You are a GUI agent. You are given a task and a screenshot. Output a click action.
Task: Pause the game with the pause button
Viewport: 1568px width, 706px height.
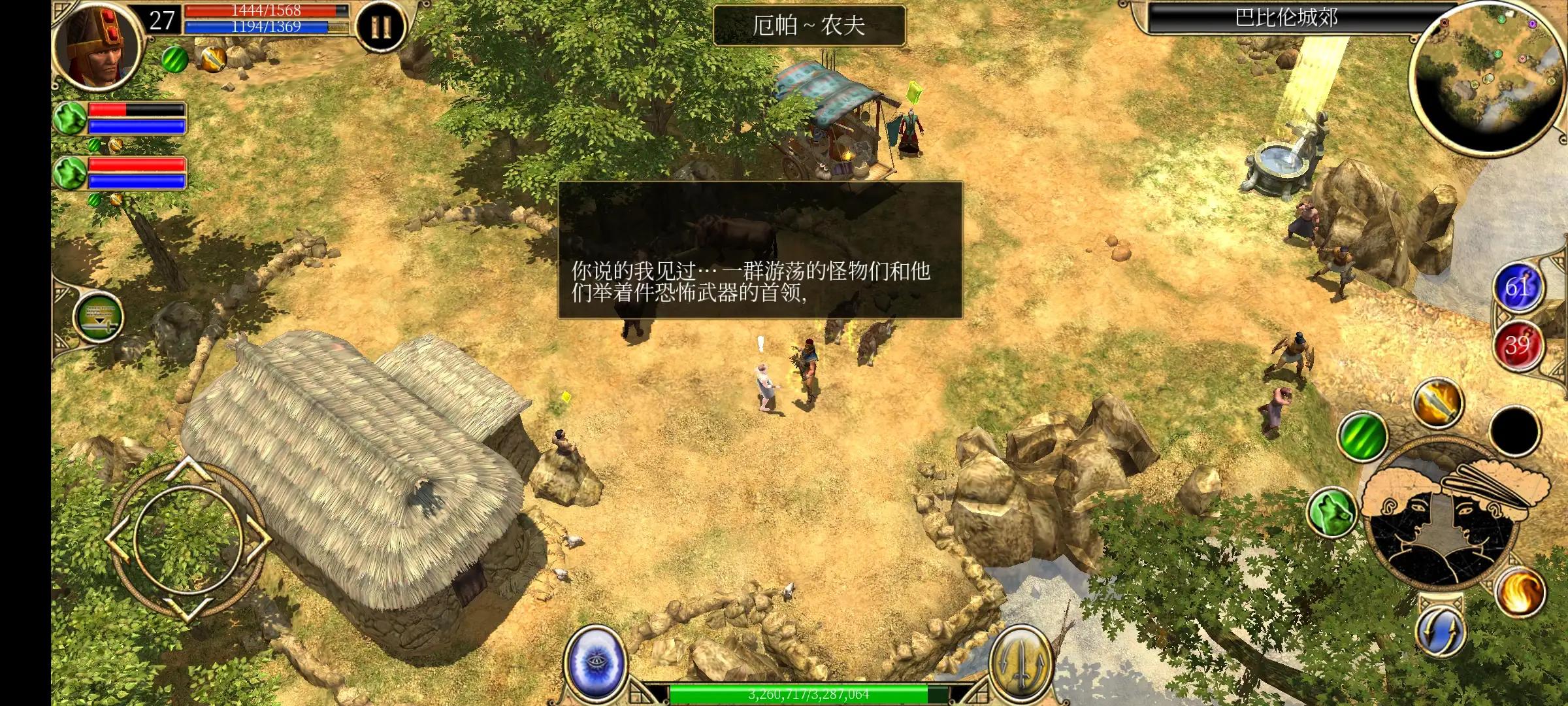(x=382, y=24)
